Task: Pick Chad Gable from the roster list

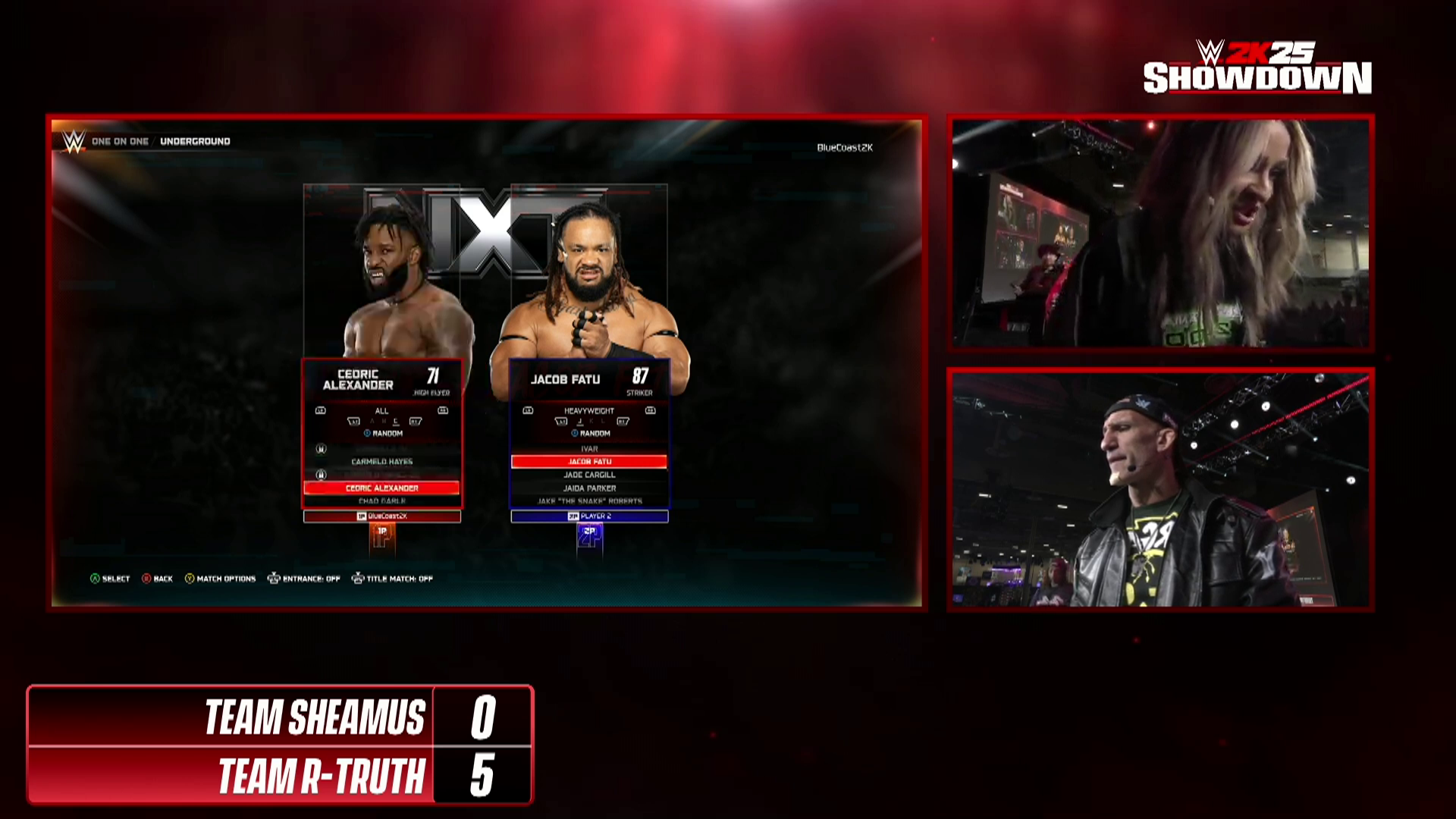Action: point(381,501)
